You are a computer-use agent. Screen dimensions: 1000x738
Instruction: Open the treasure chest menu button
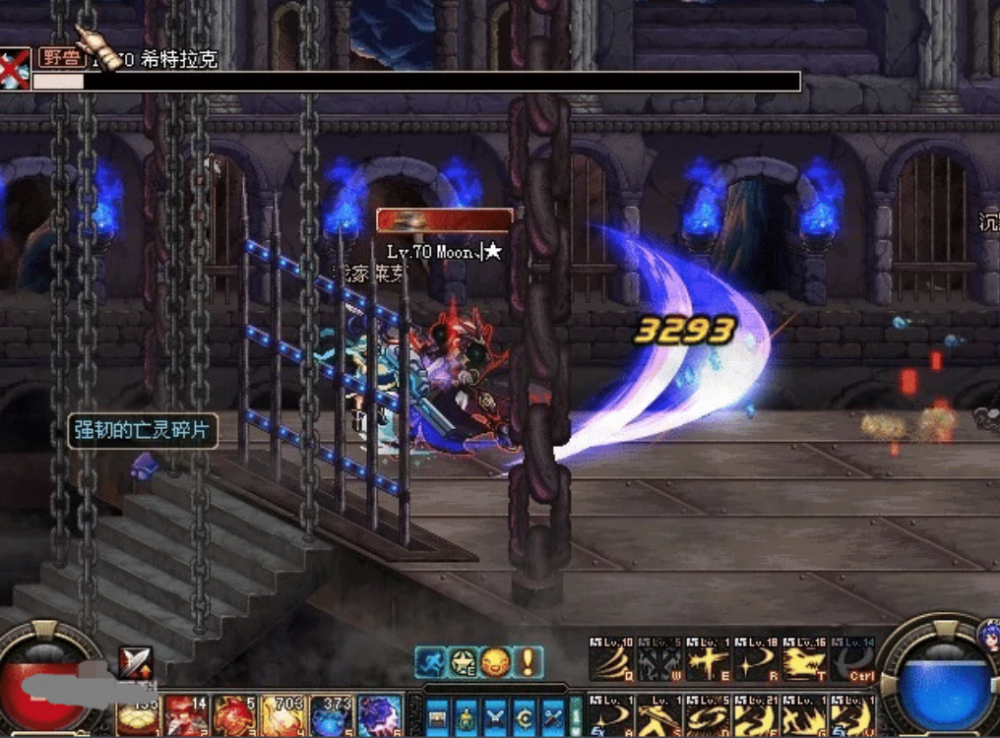pyautogui.click(x=438, y=716)
